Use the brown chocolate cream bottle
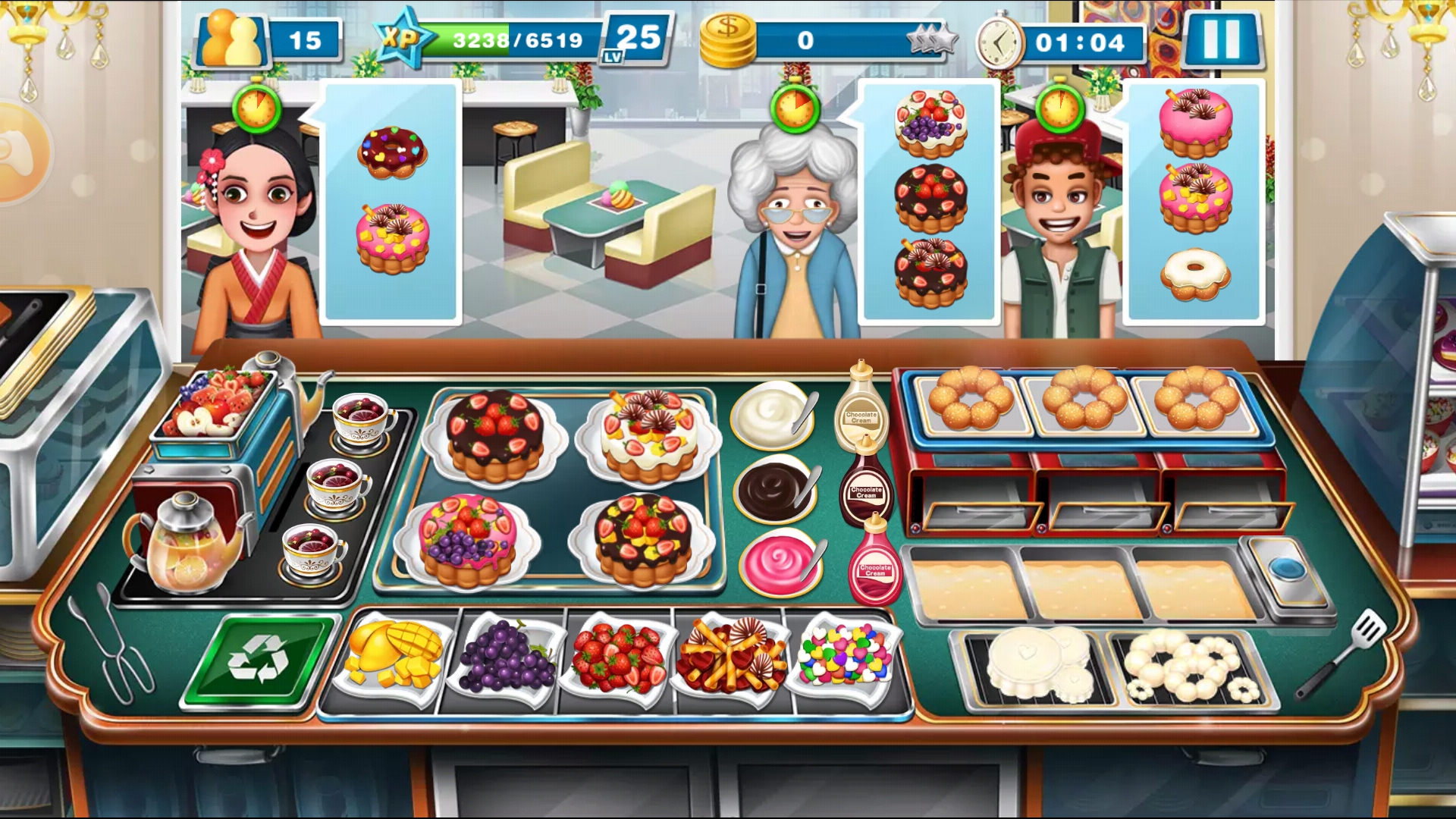This screenshot has width=1456, height=819. coord(867,487)
